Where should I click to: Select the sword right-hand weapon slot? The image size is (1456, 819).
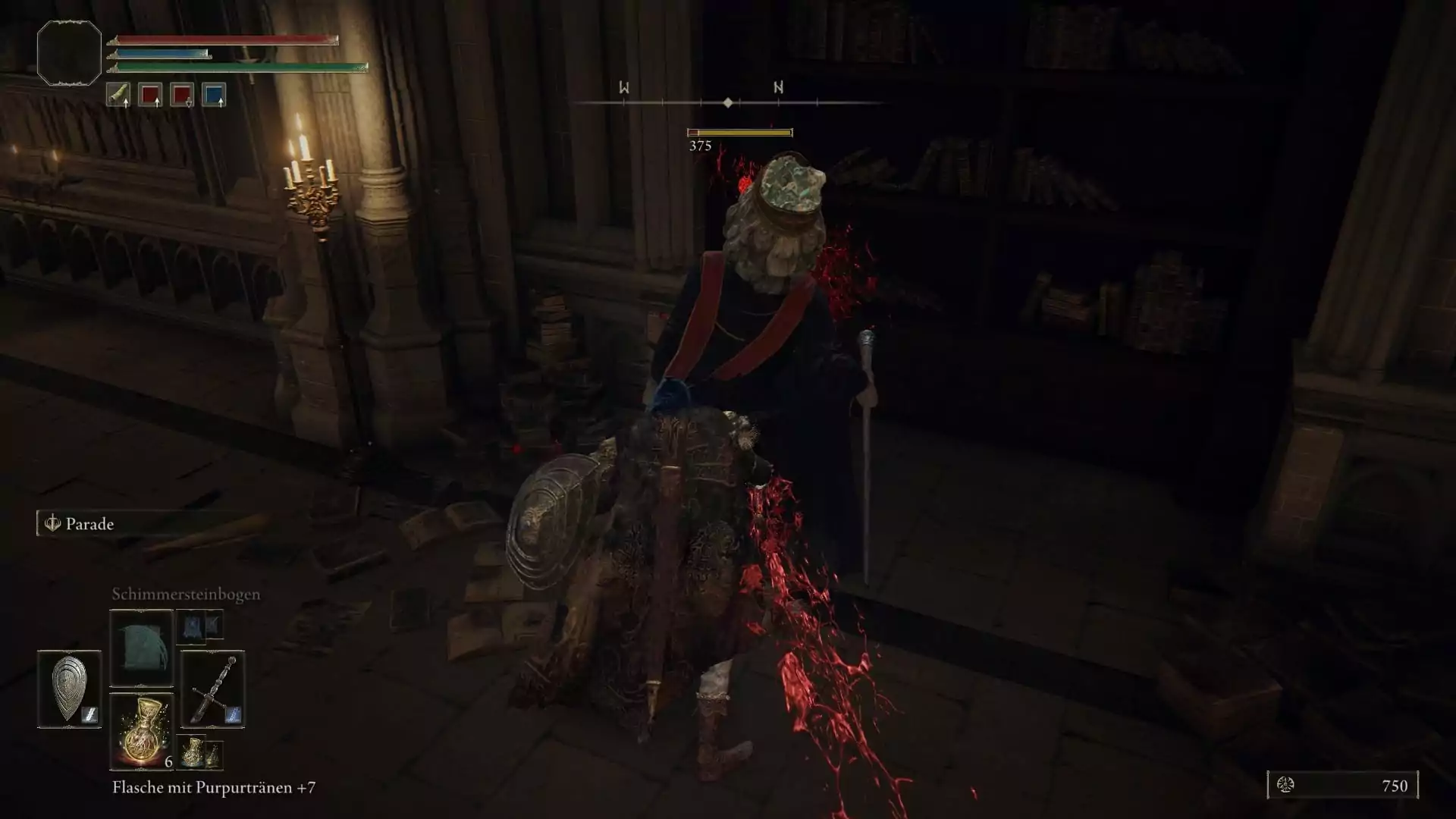point(212,689)
